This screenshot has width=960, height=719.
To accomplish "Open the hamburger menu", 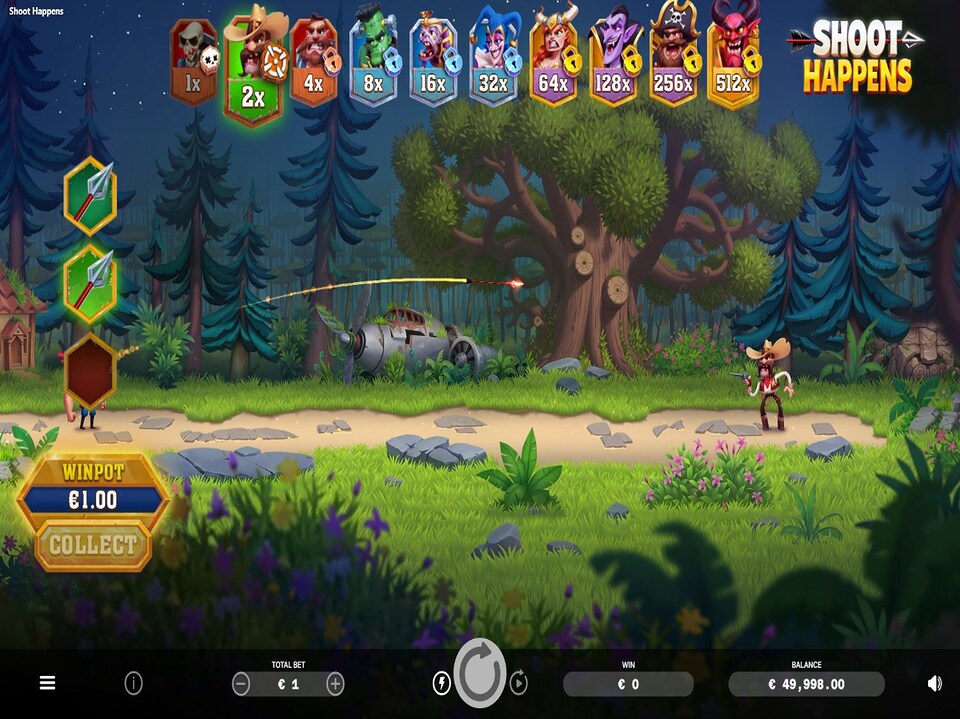I will (47, 683).
